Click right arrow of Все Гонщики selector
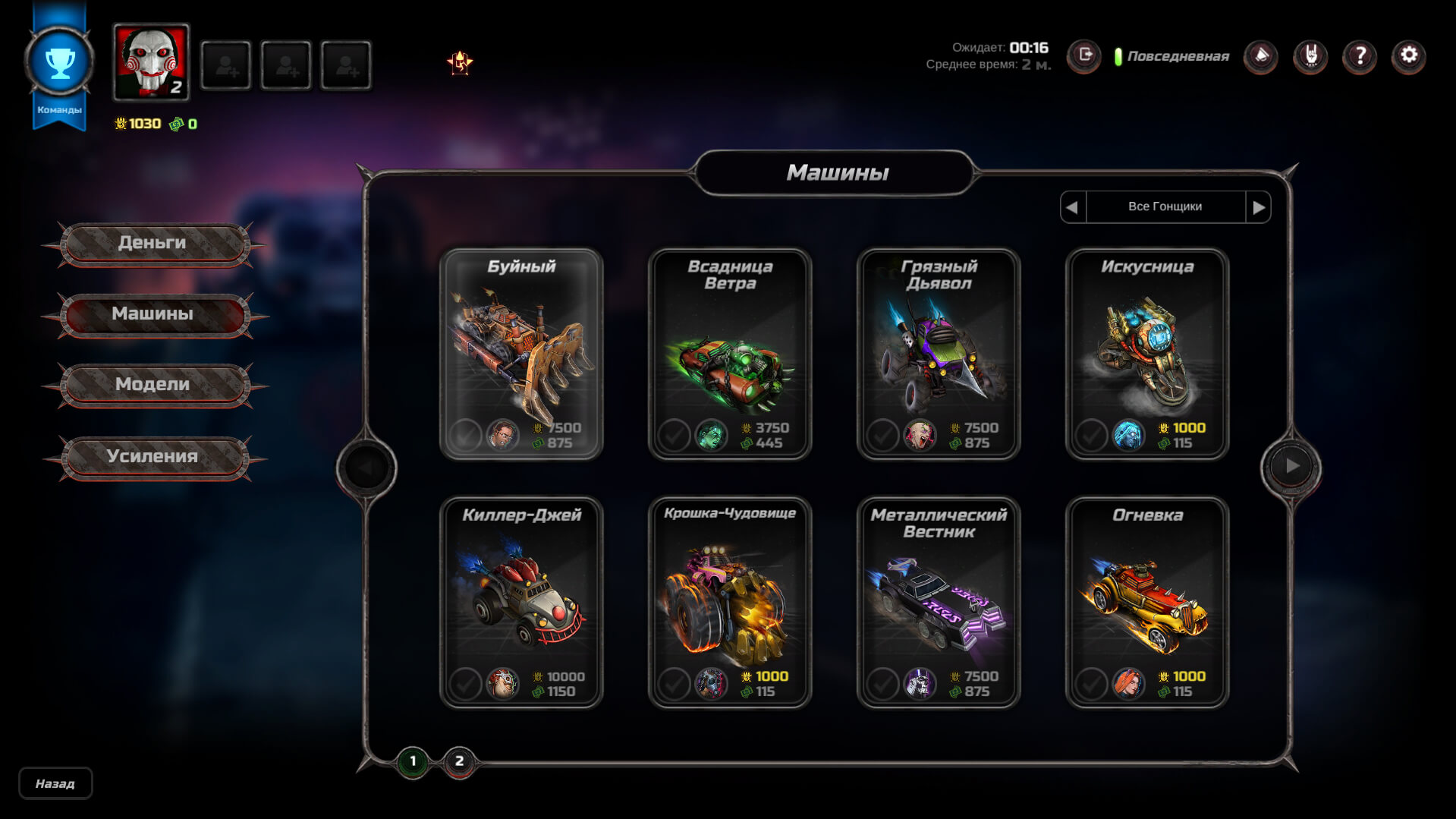 tap(1260, 206)
